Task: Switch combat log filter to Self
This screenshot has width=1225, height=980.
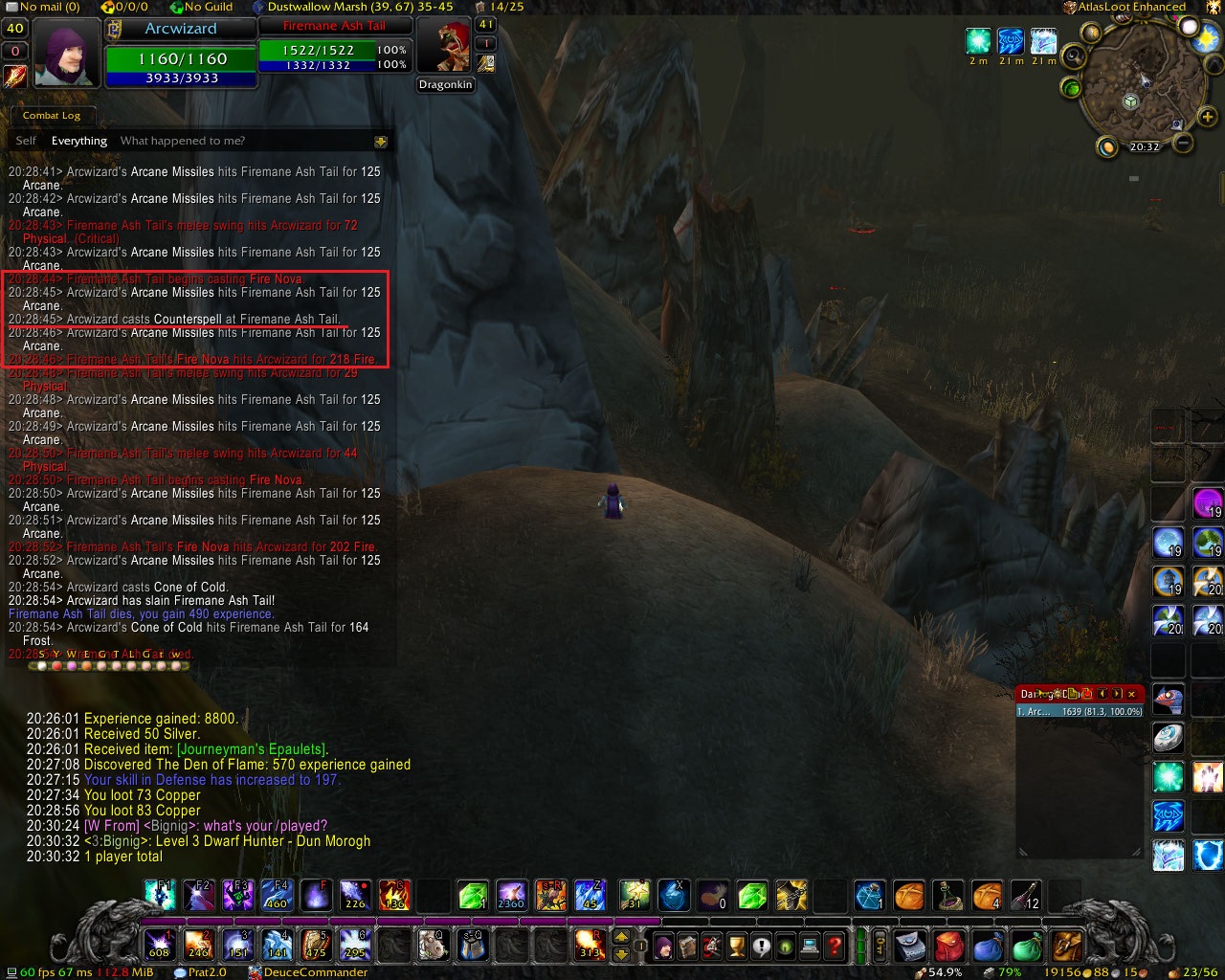Action: [x=25, y=141]
